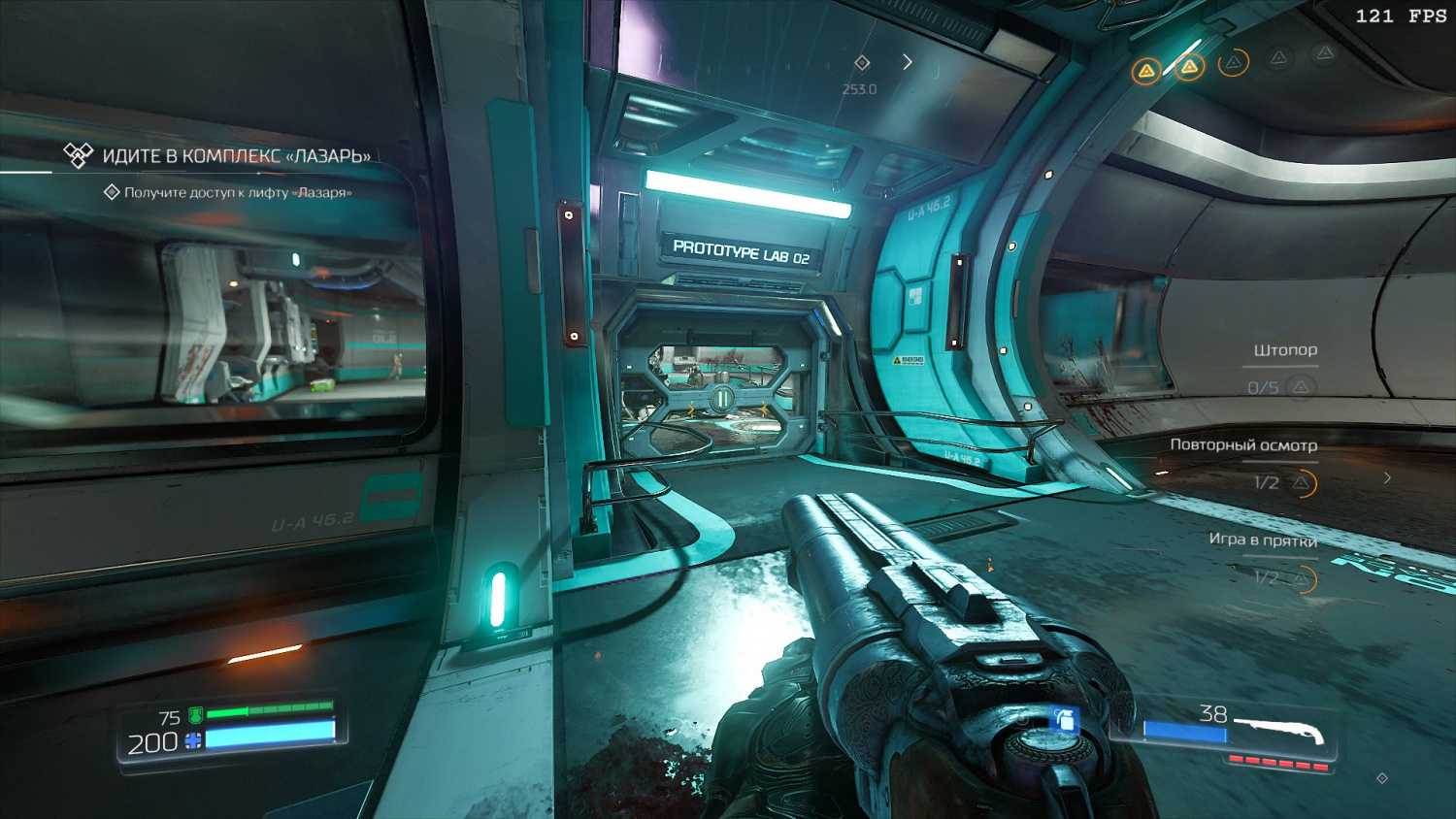Click the blue health cross icon
This screenshot has height=819, width=1456.
pos(193,741)
